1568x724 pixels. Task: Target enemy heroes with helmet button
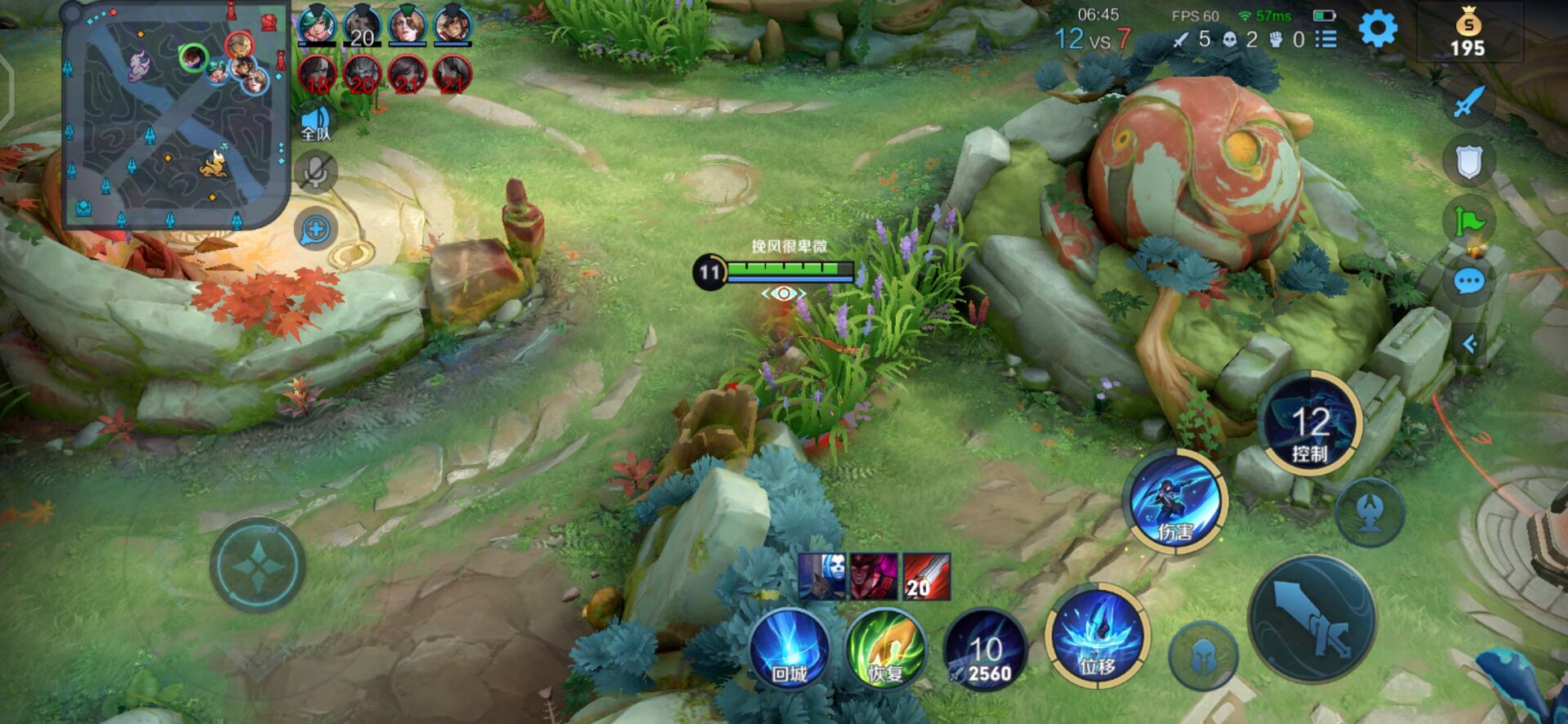pos(1203,656)
